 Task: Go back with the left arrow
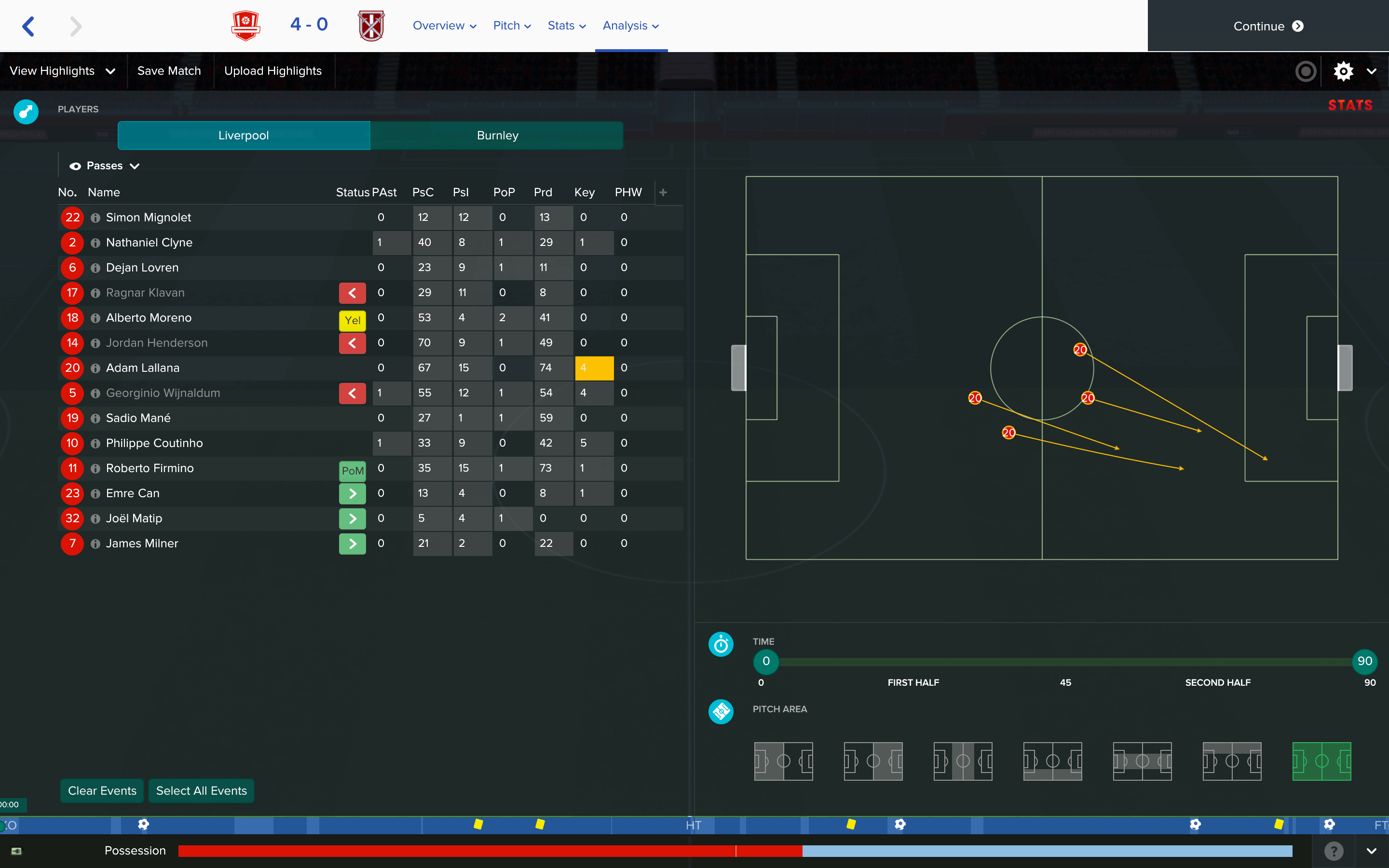click(x=29, y=26)
